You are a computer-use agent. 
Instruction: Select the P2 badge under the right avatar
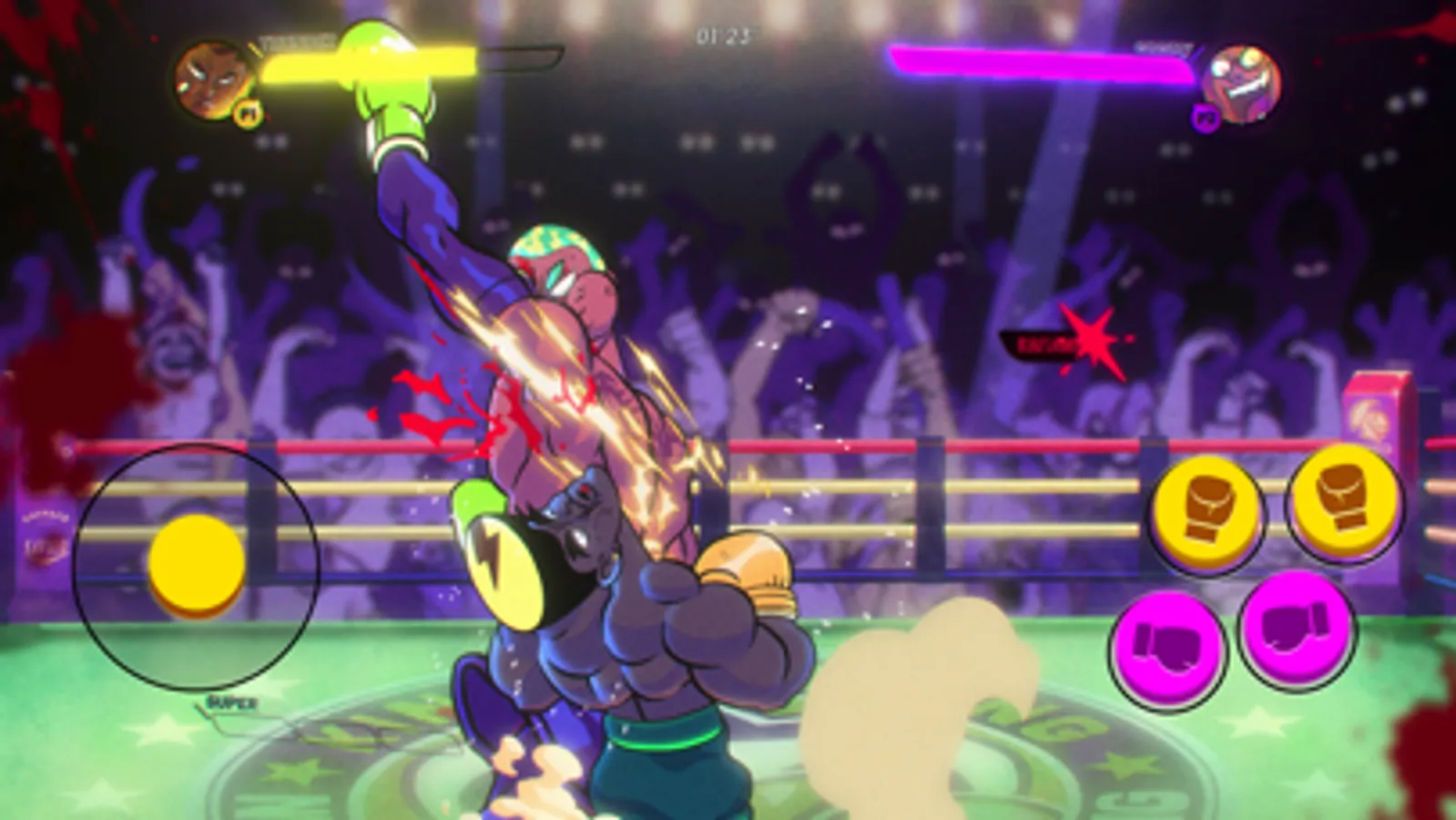tap(1206, 118)
